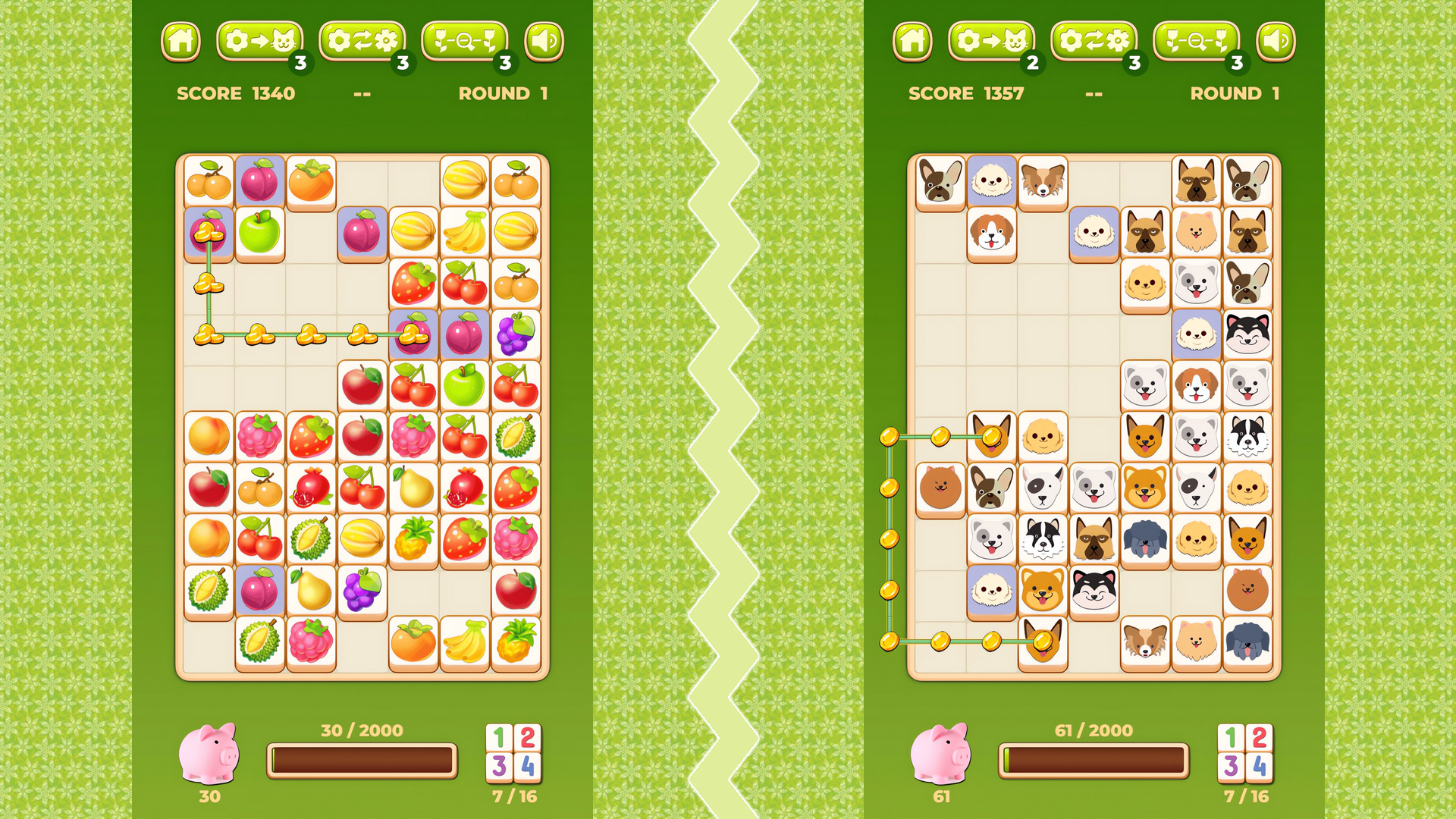Select the banana tile near the top row
This screenshot has width=1456, height=819.
click(464, 231)
